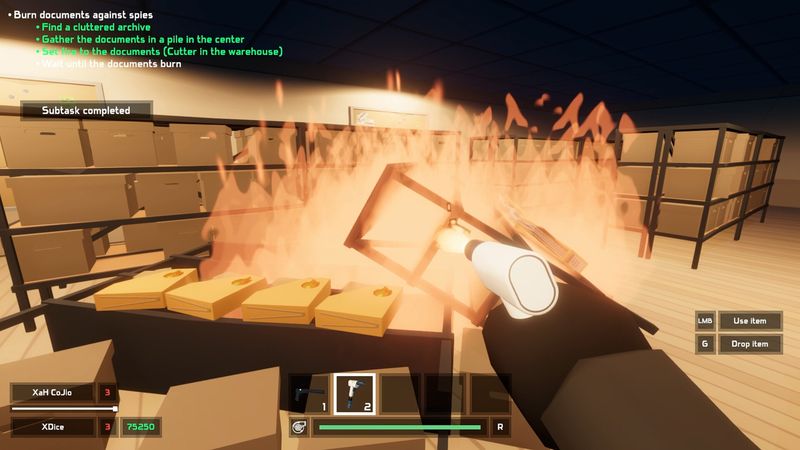Select the crowbar in hotbar slot 1
Image resolution: width=800 pixels, height=450 pixels.
point(308,392)
